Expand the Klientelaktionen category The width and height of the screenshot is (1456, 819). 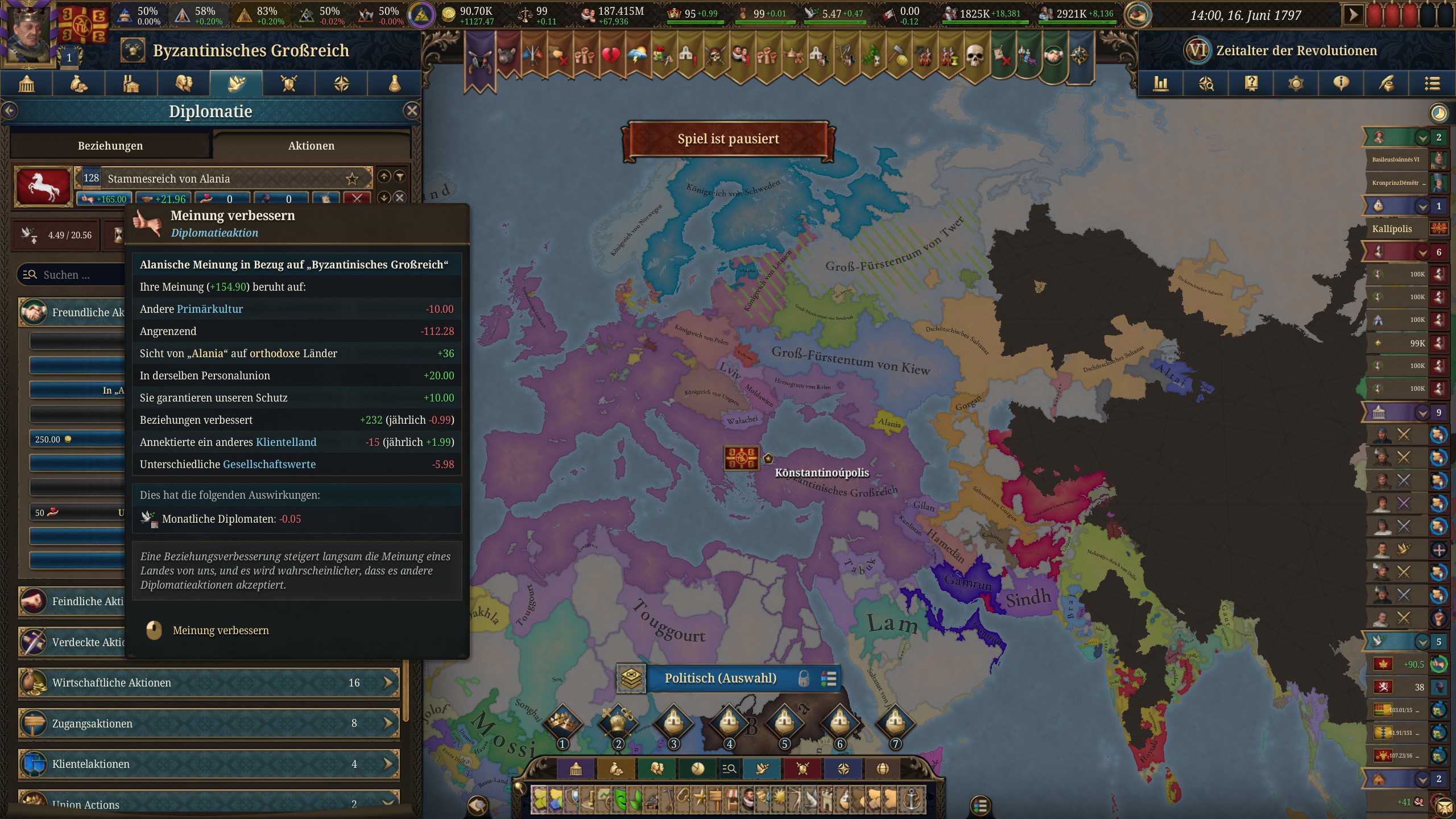pos(209,764)
